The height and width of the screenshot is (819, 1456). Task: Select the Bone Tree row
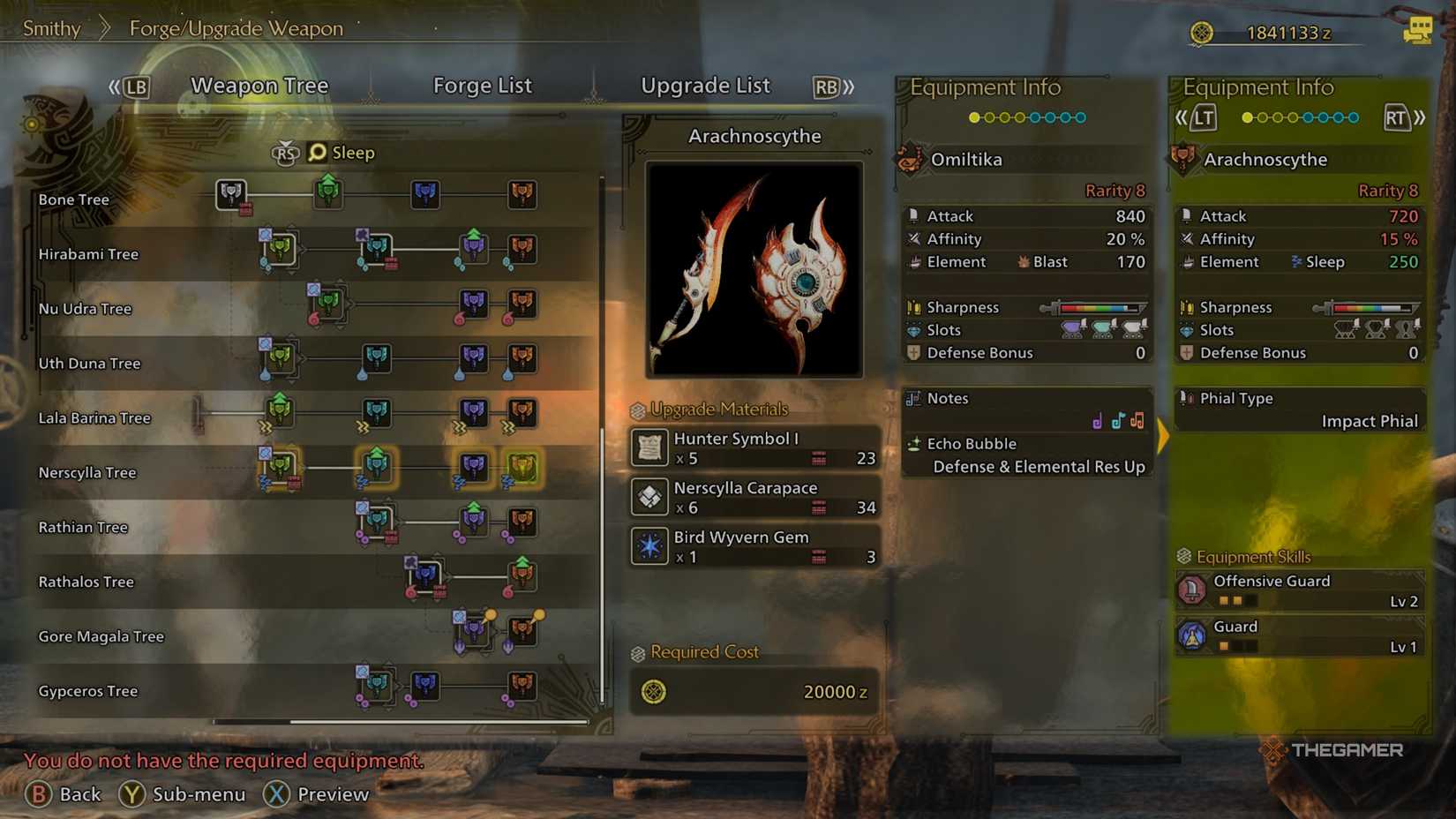tap(74, 199)
